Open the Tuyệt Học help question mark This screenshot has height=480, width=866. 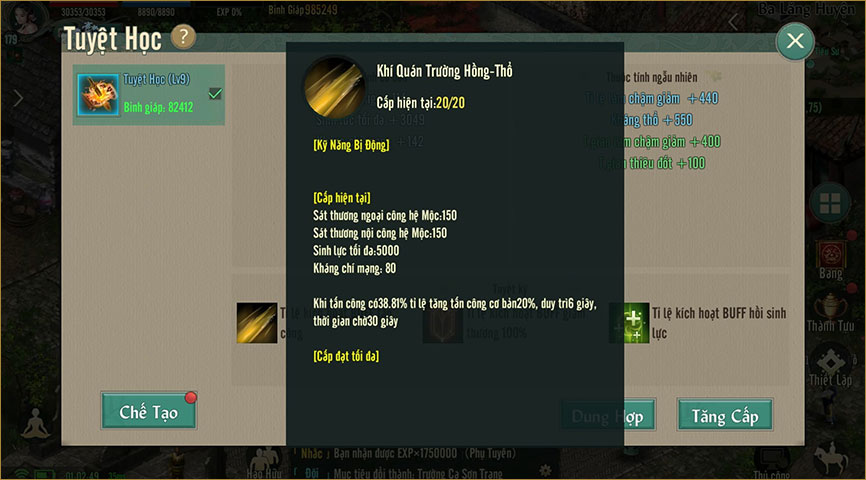pos(183,38)
